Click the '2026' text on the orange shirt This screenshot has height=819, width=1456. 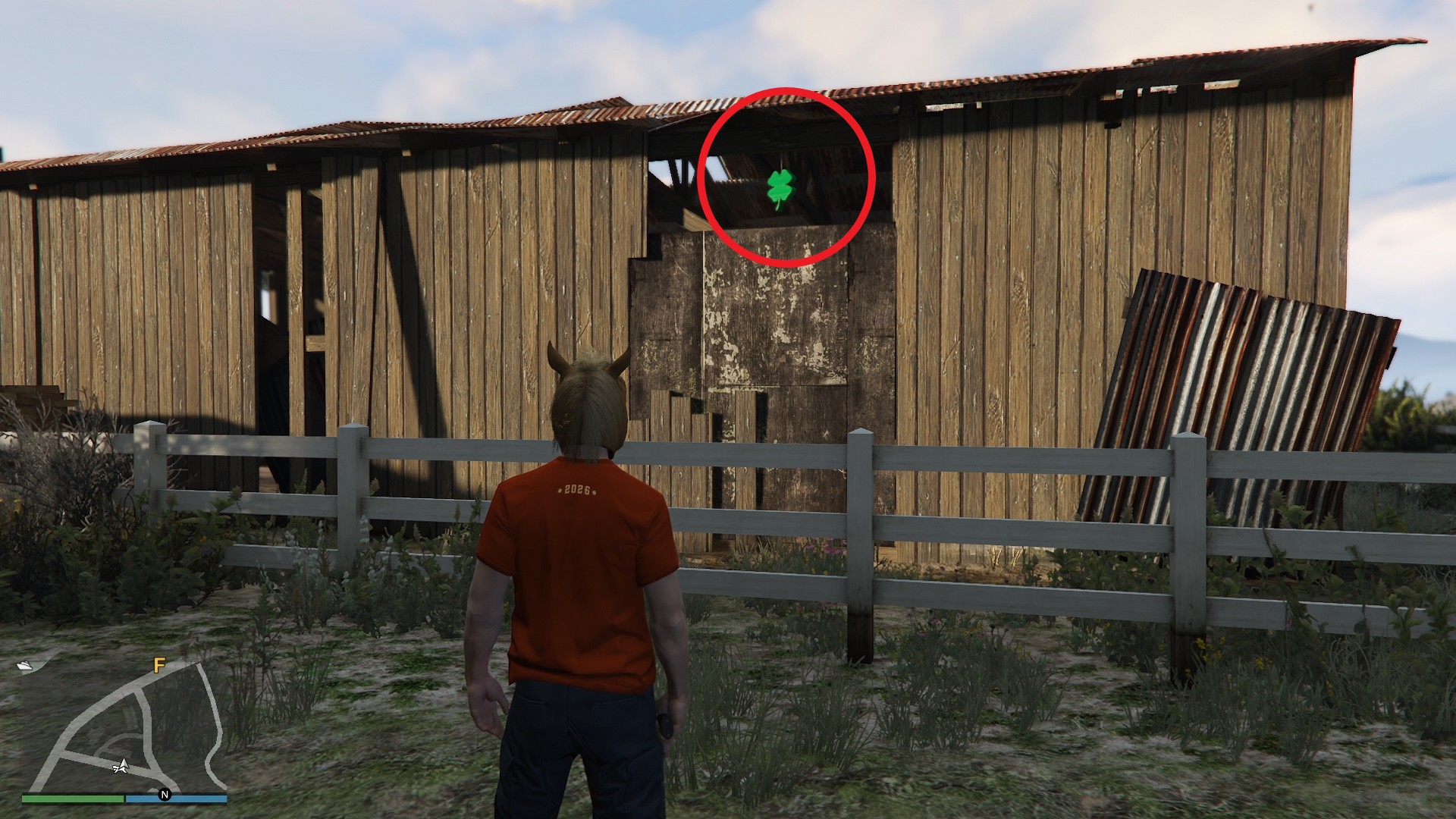(578, 490)
